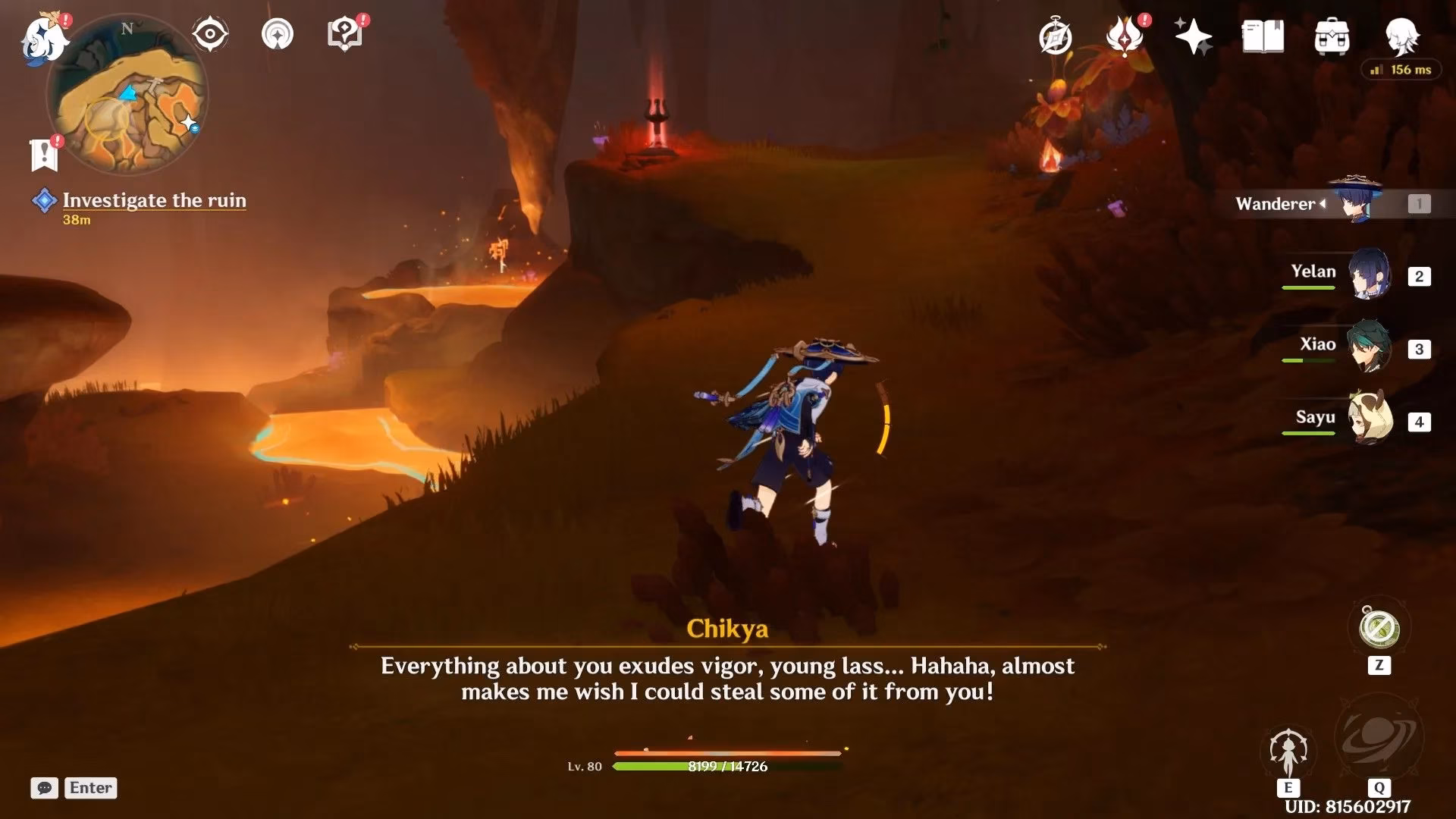
Task: Open the navigation compass icon near the minimap
Action: [278, 35]
